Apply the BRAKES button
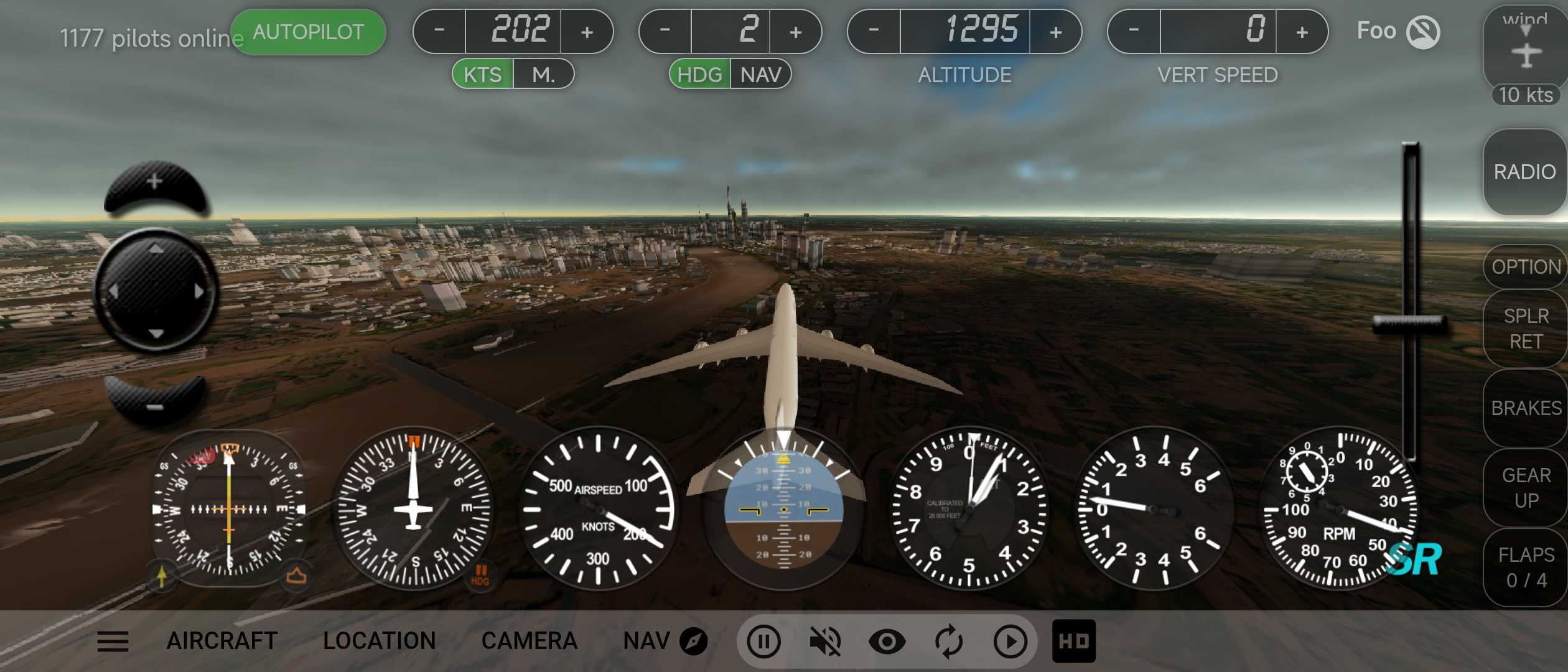1568x672 pixels. pos(1526,408)
